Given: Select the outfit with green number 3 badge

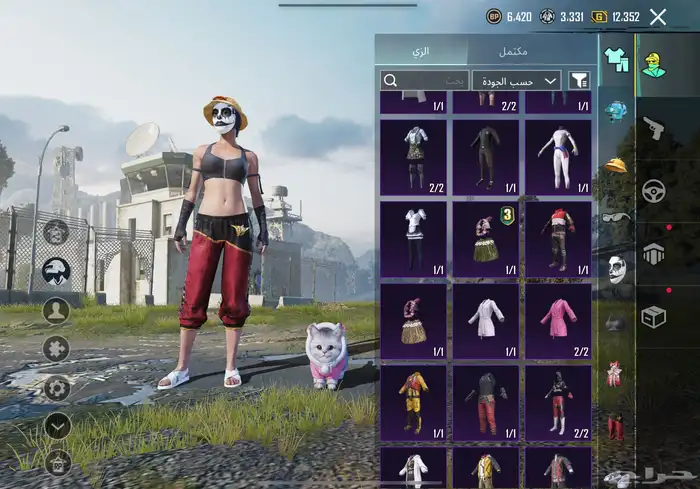Looking at the screenshot, I should coord(486,239).
